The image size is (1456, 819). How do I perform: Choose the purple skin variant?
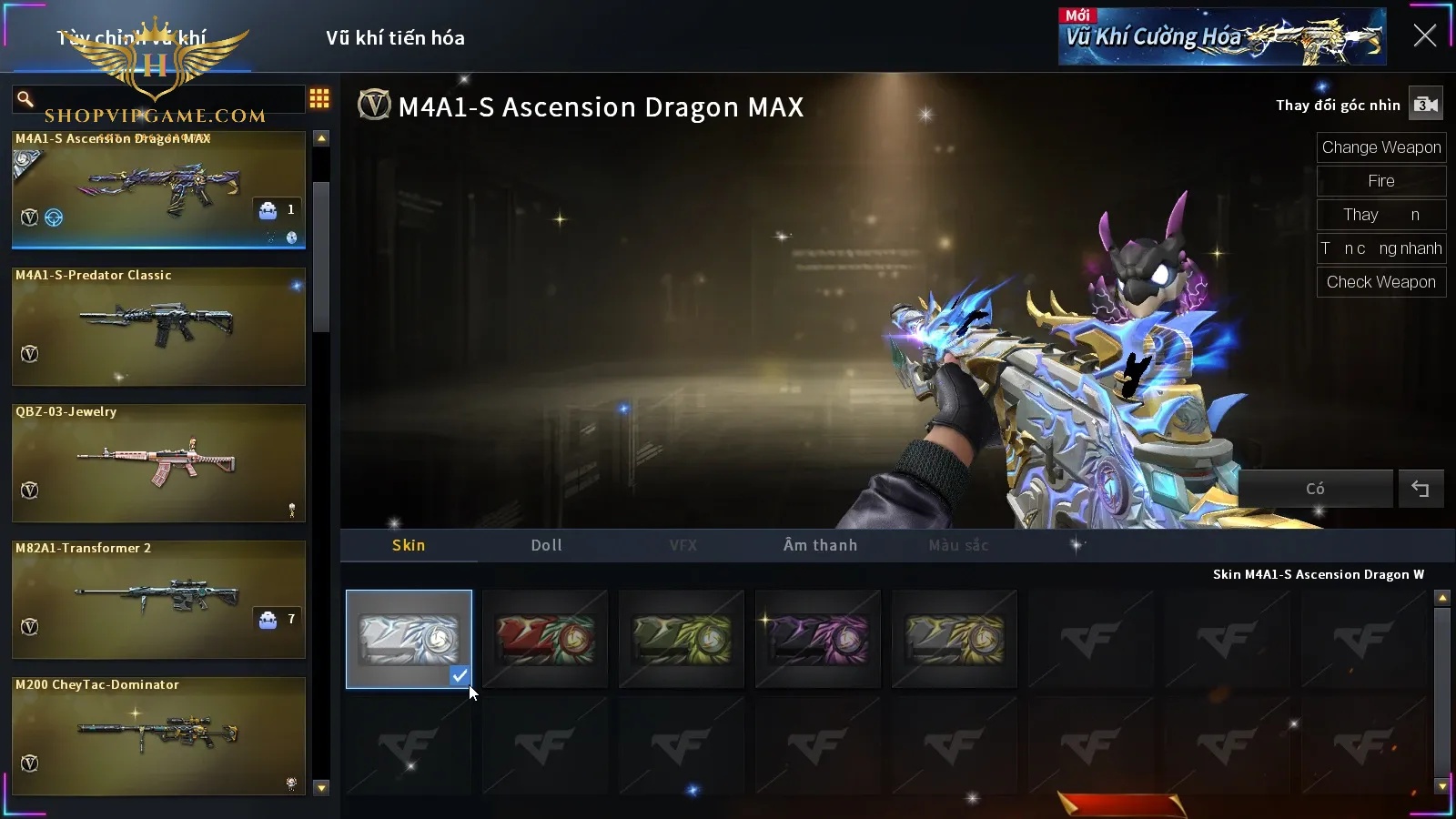click(x=818, y=639)
